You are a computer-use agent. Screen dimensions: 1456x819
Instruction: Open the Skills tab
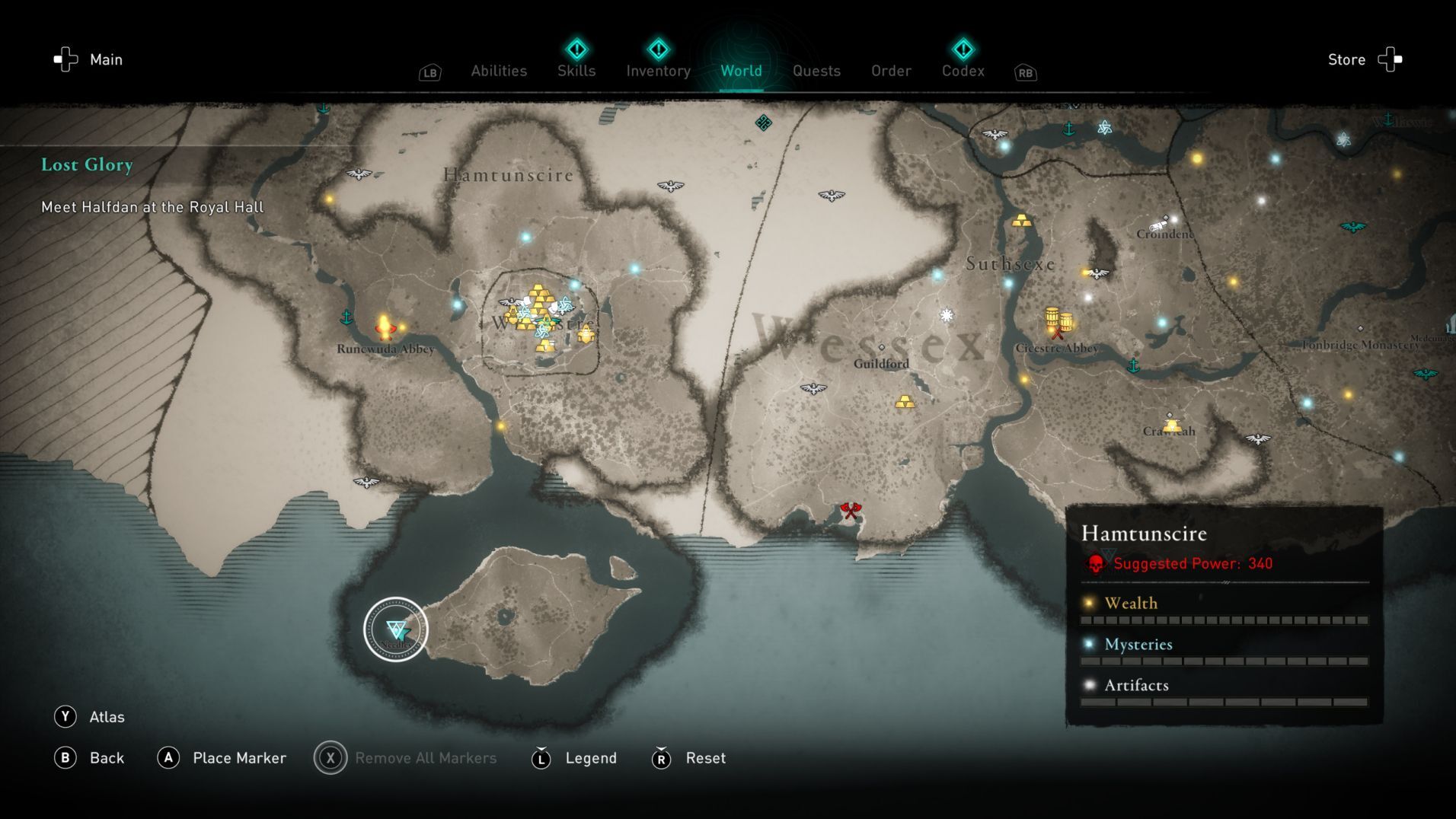pos(576,71)
